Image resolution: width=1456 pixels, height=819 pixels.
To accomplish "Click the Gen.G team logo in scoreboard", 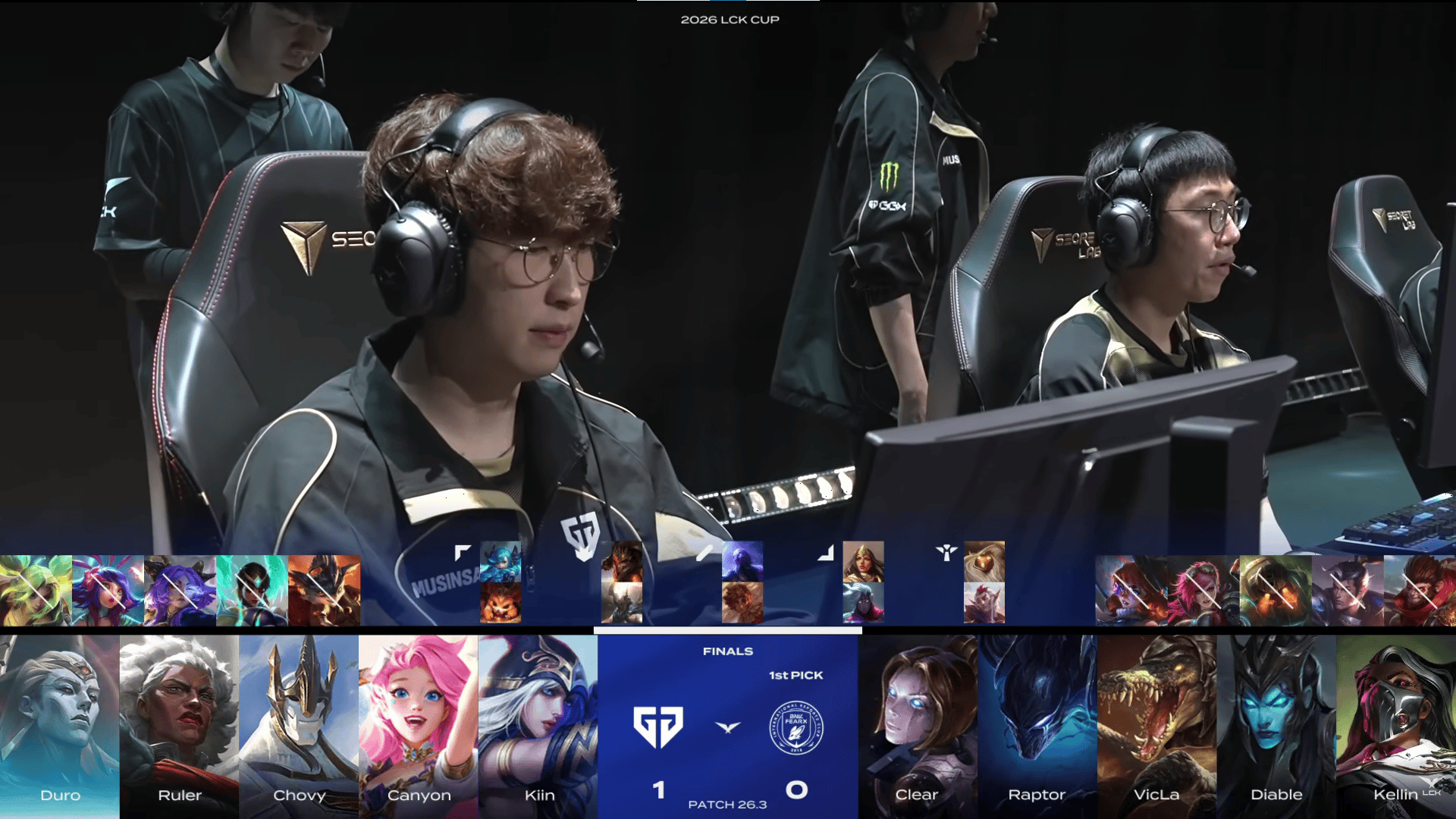I will click(658, 727).
